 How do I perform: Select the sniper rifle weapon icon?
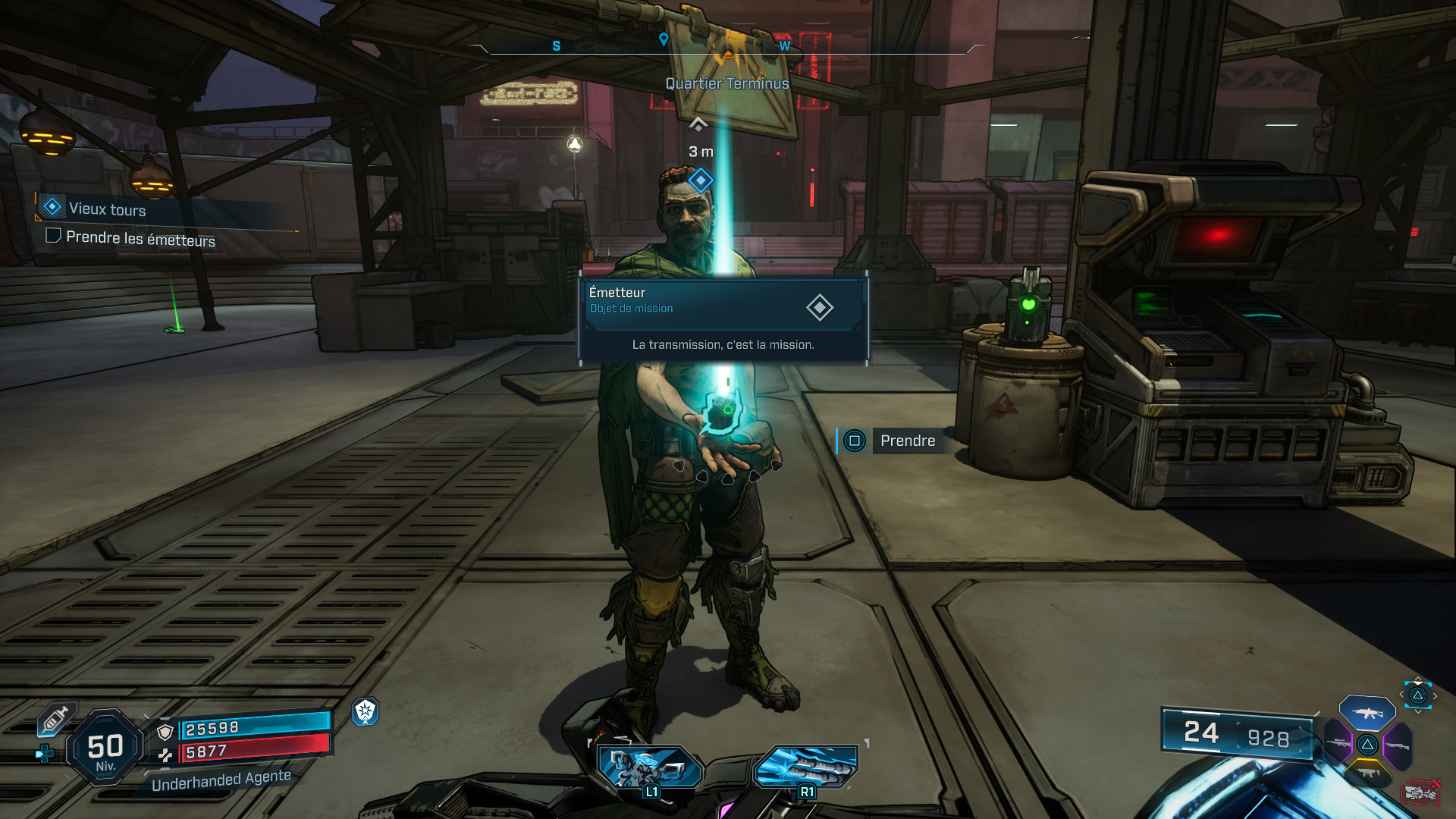click(x=1338, y=743)
